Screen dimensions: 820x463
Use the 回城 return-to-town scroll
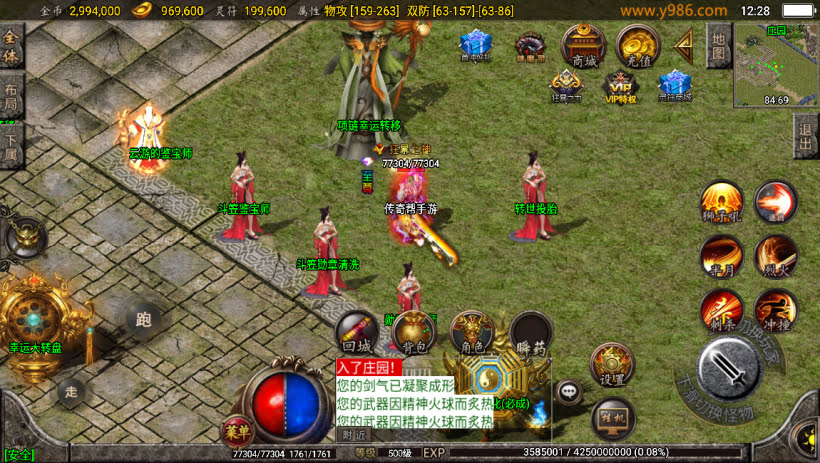(x=357, y=334)
